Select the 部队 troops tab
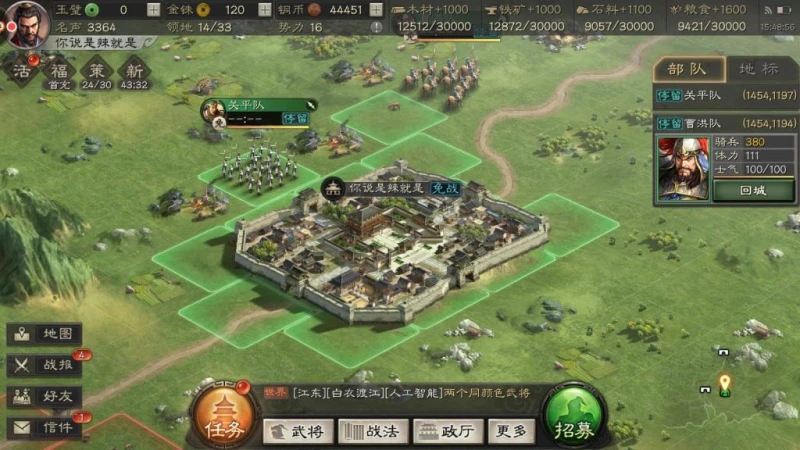The width and height of the screenshot is (800, 450). click(x=690, y=70)
